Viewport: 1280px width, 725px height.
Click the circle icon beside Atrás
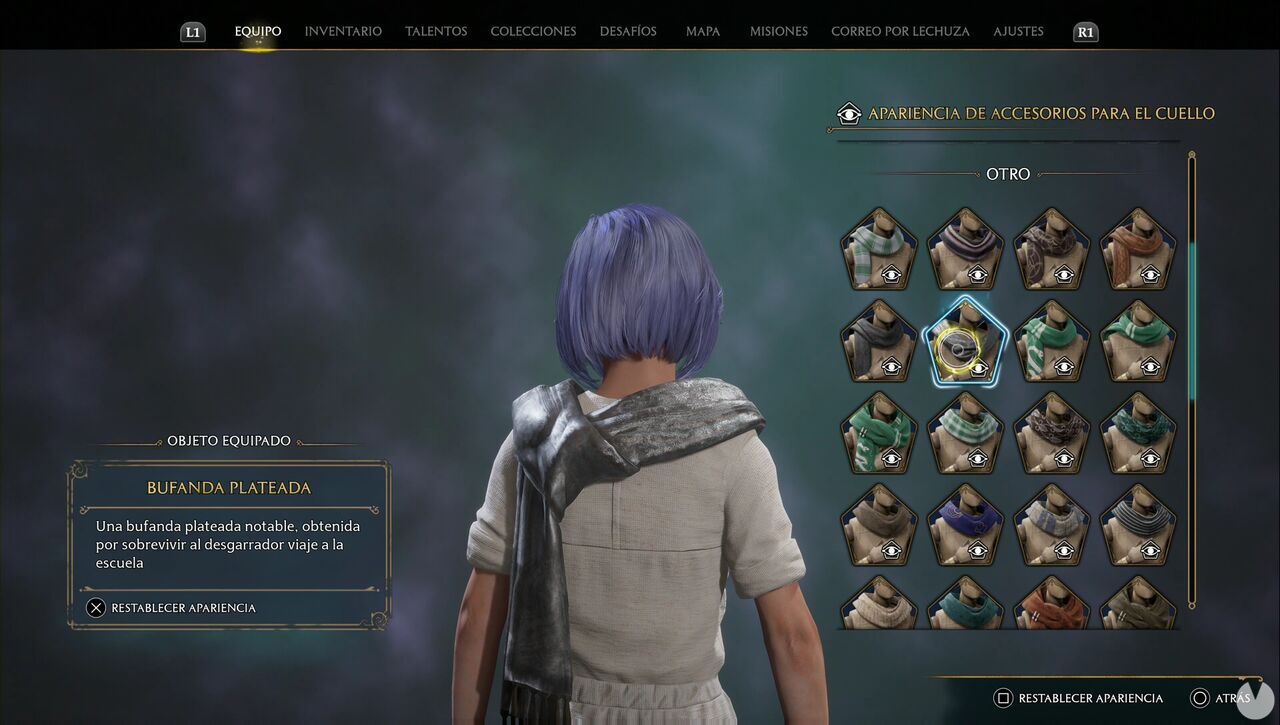(1201, 698)
